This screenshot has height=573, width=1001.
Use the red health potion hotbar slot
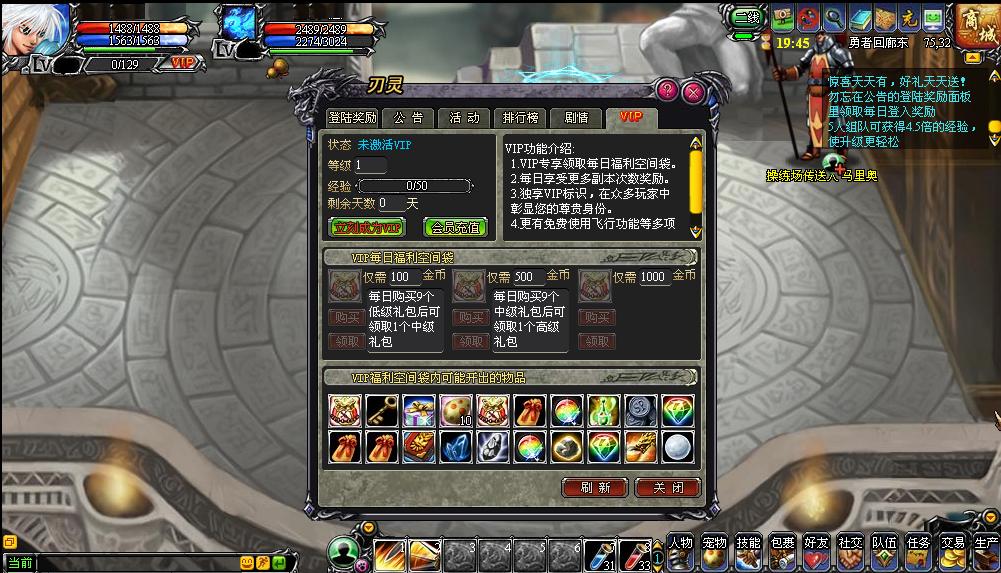tap(634, 554)
